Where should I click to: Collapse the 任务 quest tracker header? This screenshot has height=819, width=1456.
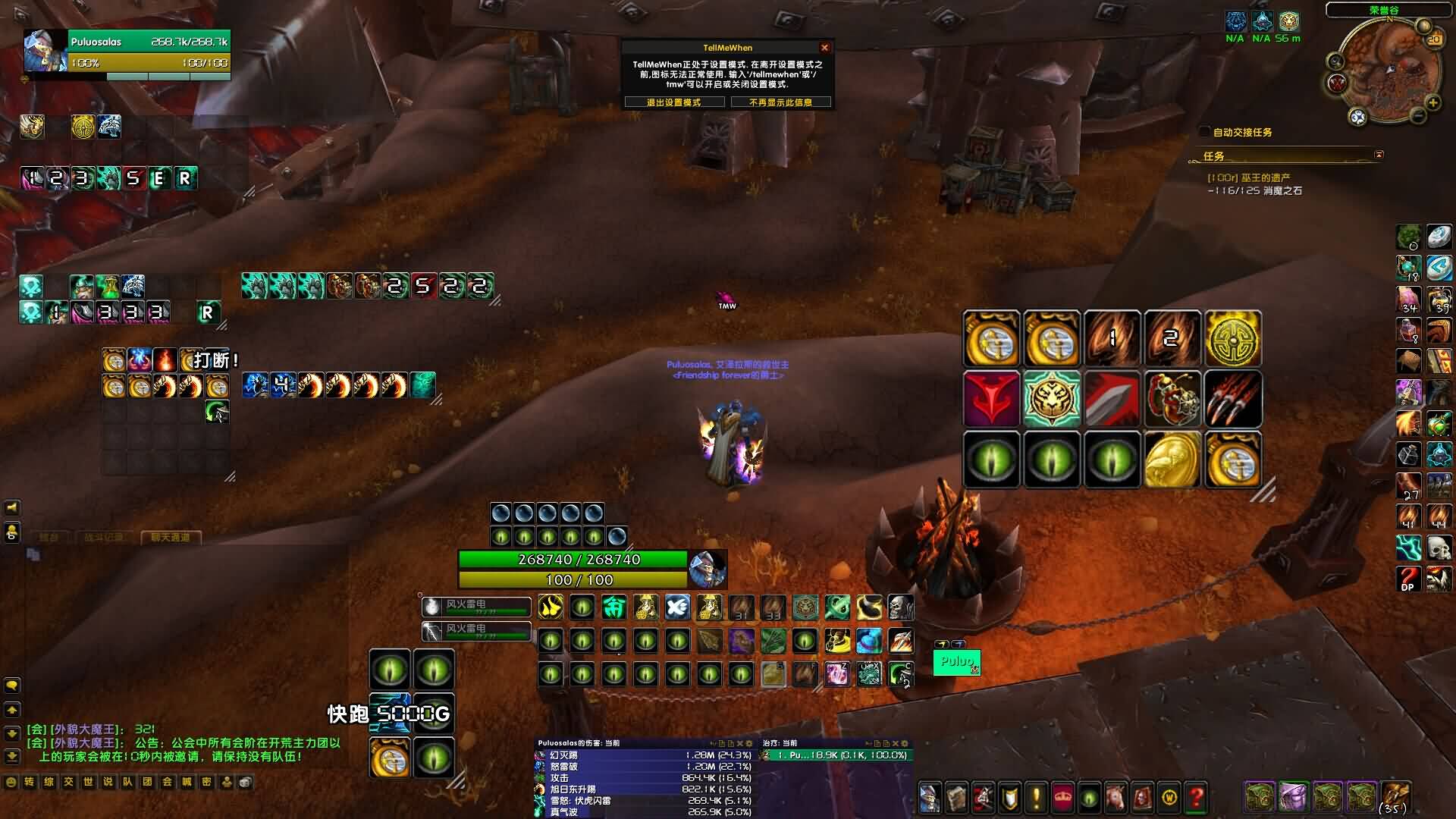pos(1379,155)
